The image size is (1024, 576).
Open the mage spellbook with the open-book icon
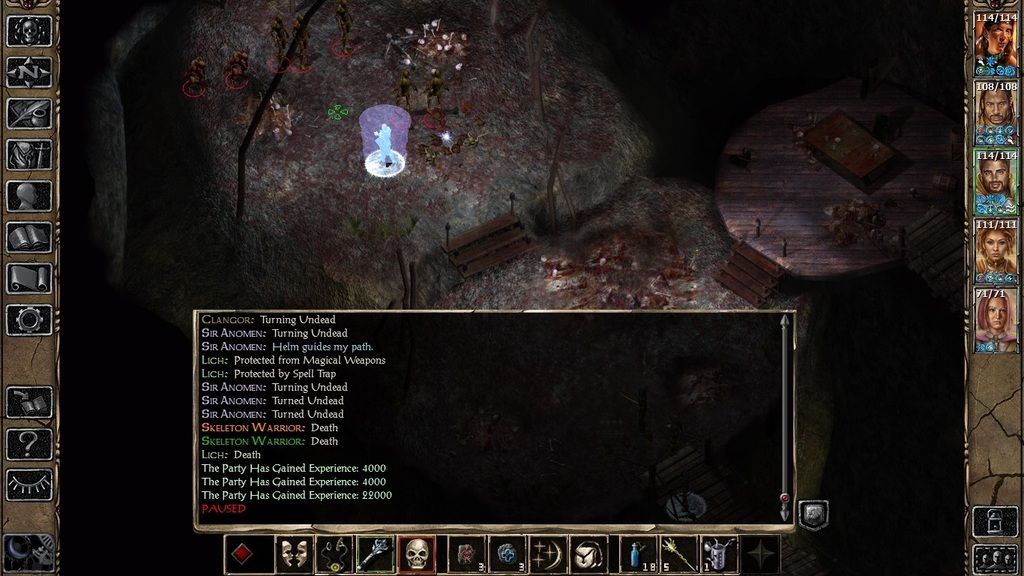point(29,237)
